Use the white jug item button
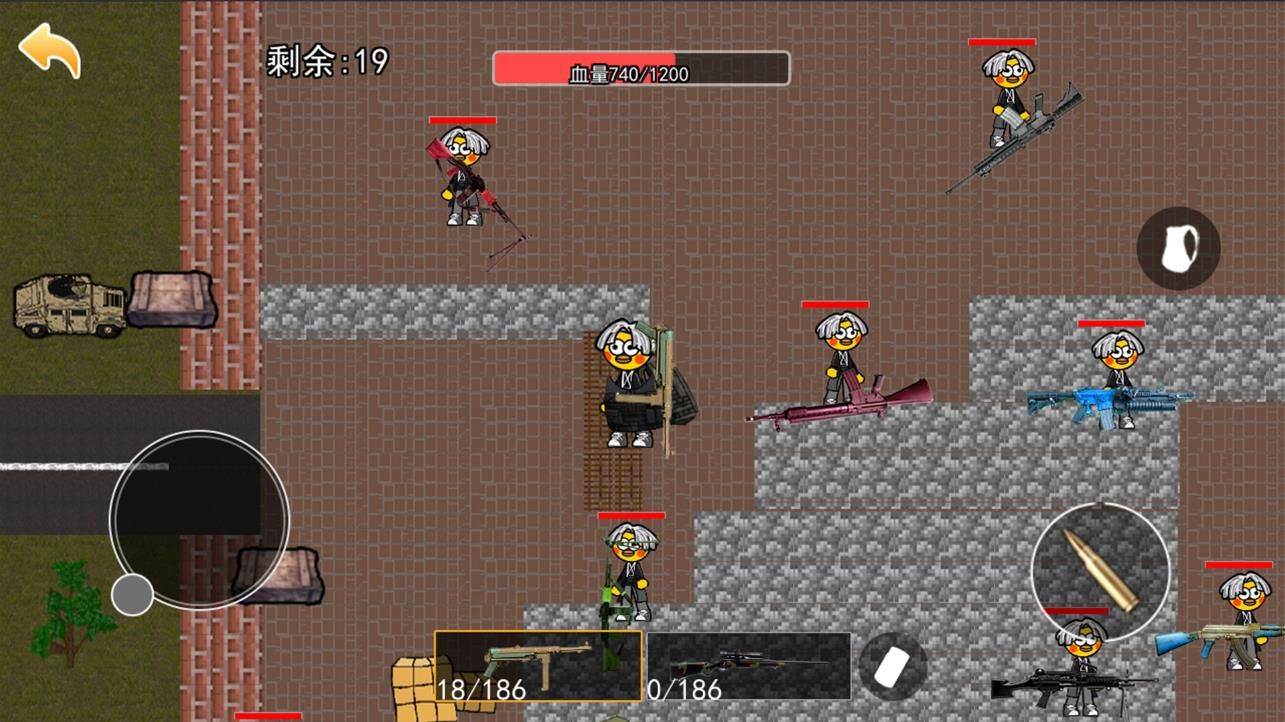The height and width of the screenshot is (722, 1285). pyautogui.click(x=1178, y=248)
